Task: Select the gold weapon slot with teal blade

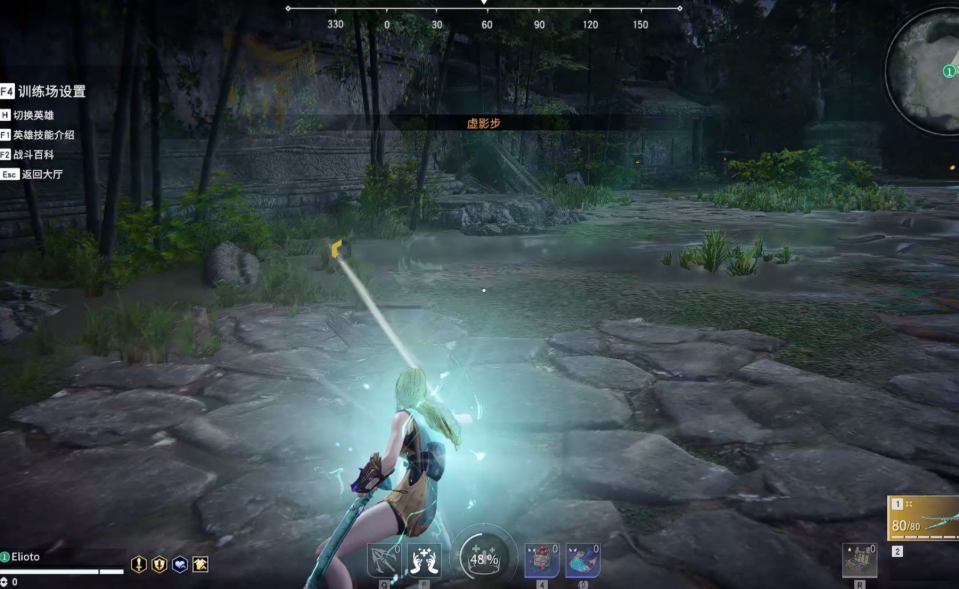Action: [923, 519]
